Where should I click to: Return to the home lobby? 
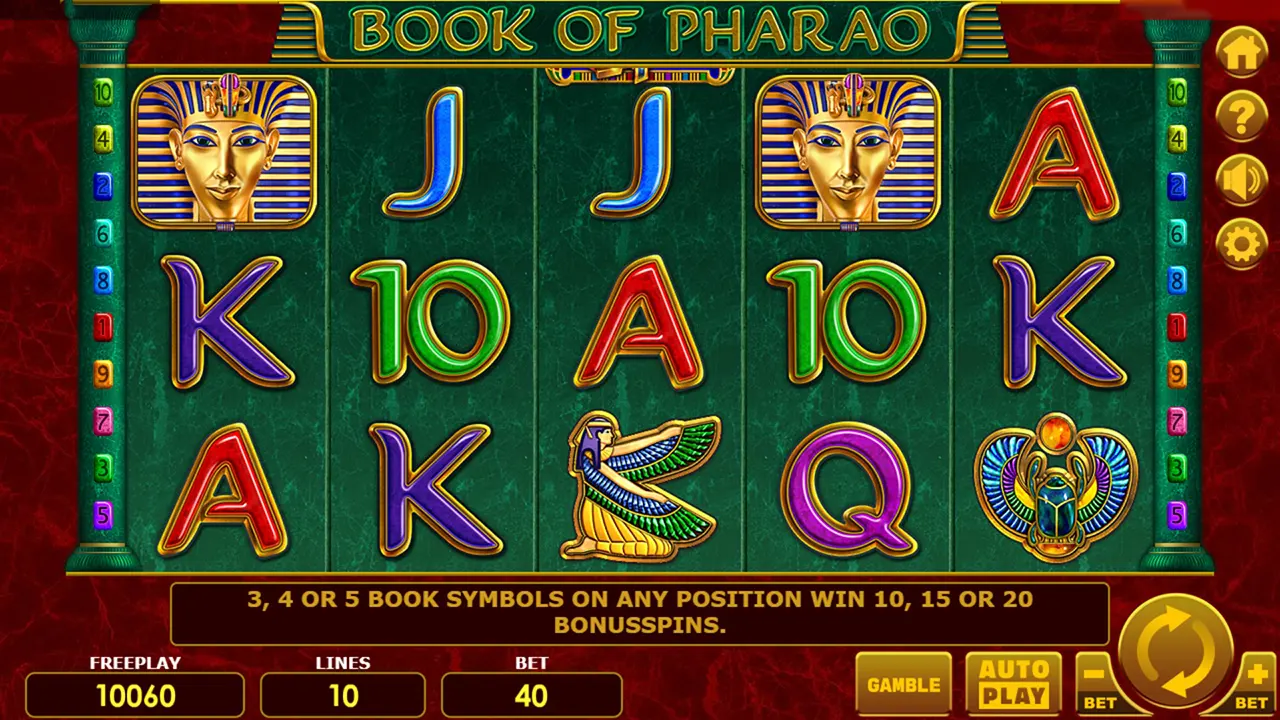(1241, 53)
